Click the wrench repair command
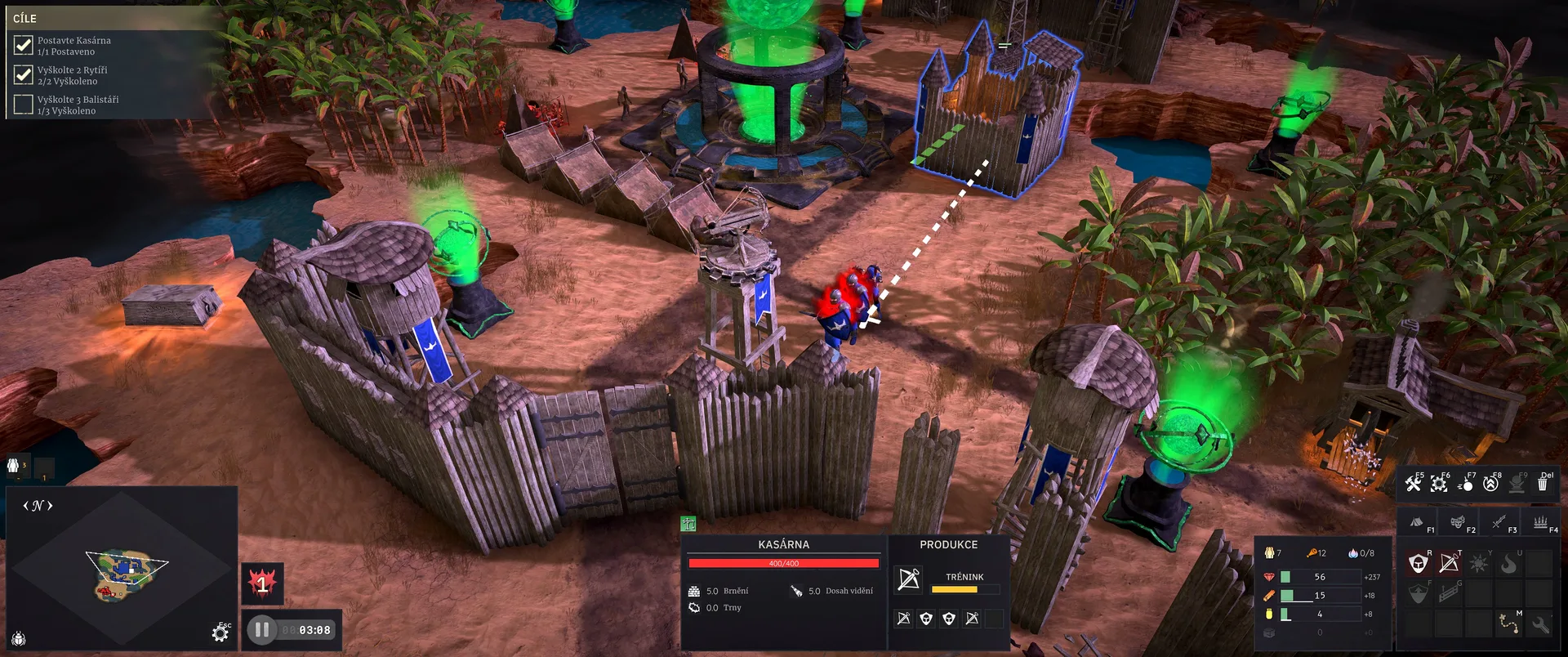 coord(1540,625)
